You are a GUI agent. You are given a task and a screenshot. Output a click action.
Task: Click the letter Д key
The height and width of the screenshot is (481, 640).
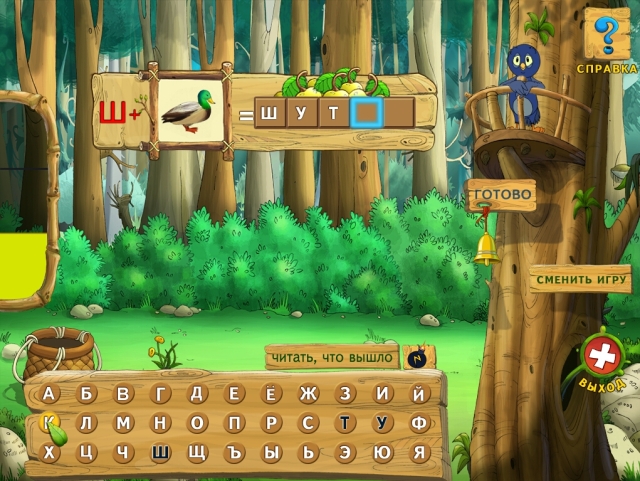pyautogui.click(x=197, y=394)
